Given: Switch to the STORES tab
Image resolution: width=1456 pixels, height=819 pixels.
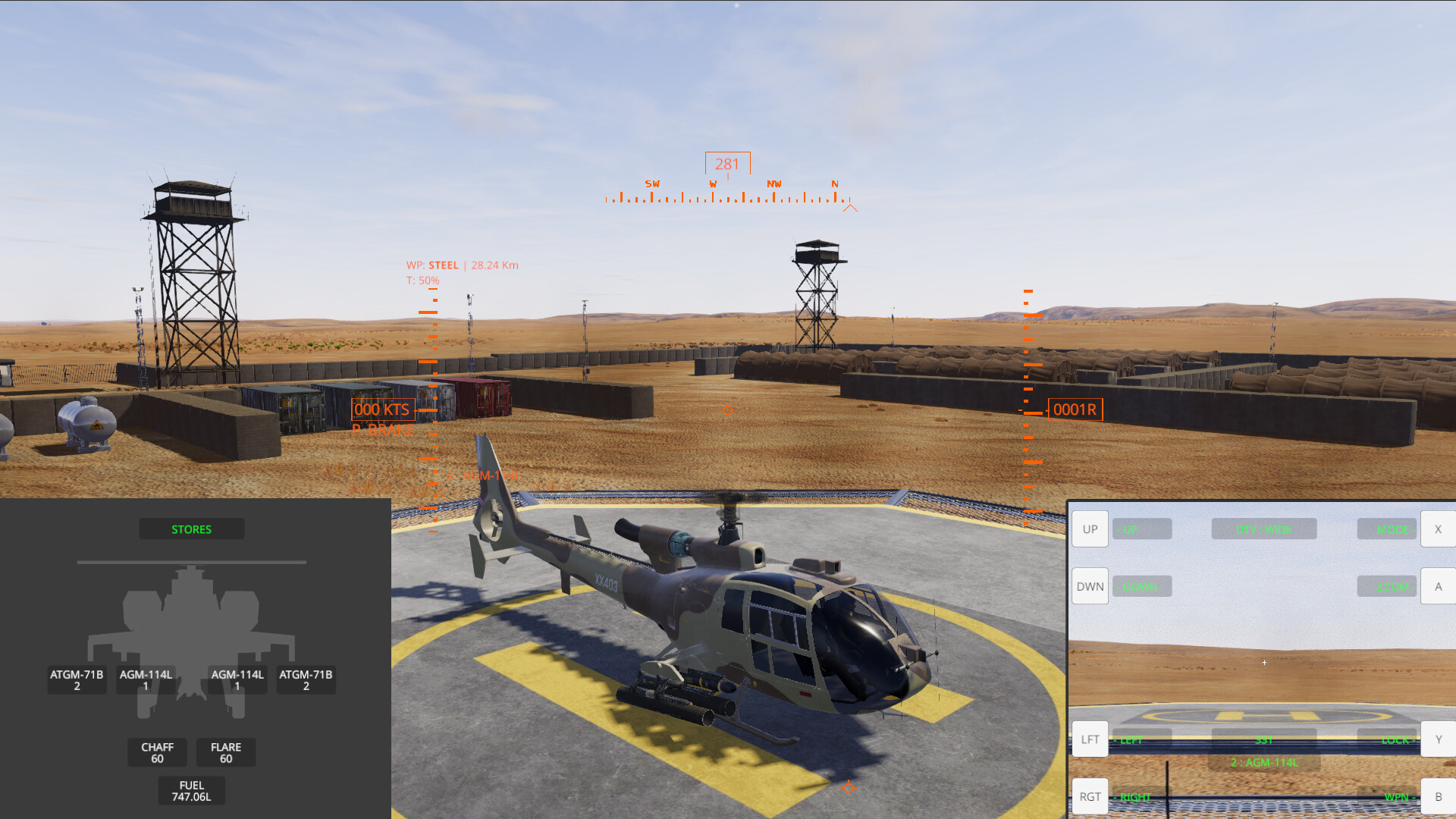Looking at the screenshot, I should tap(191, 529).
